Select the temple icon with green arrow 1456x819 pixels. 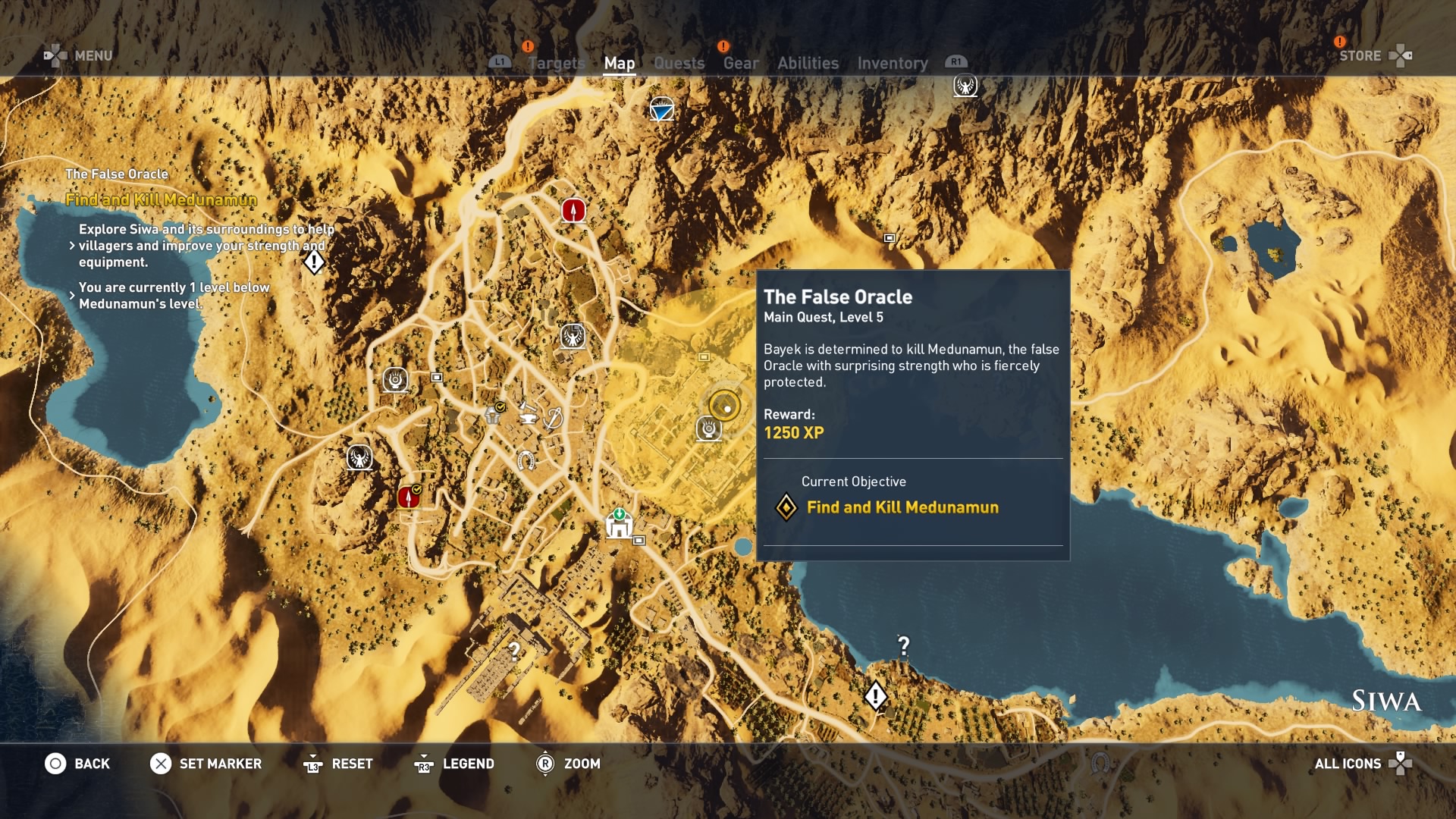pos(619,524)
